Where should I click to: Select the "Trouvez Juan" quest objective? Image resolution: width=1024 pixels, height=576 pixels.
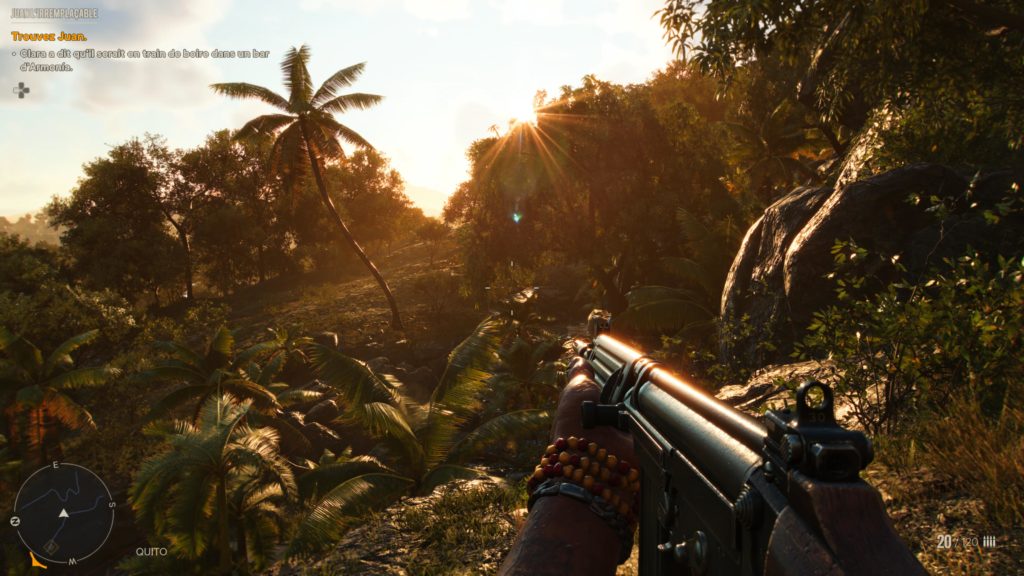tap(48, 36)
